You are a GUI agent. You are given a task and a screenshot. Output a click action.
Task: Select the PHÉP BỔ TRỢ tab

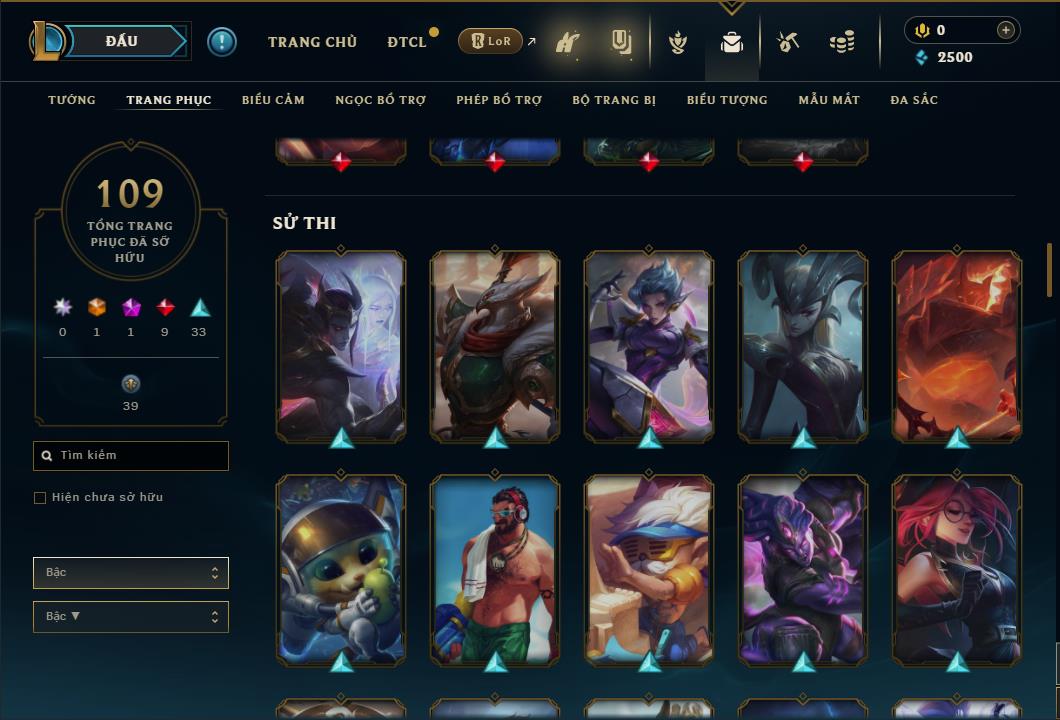click(499, 100)
